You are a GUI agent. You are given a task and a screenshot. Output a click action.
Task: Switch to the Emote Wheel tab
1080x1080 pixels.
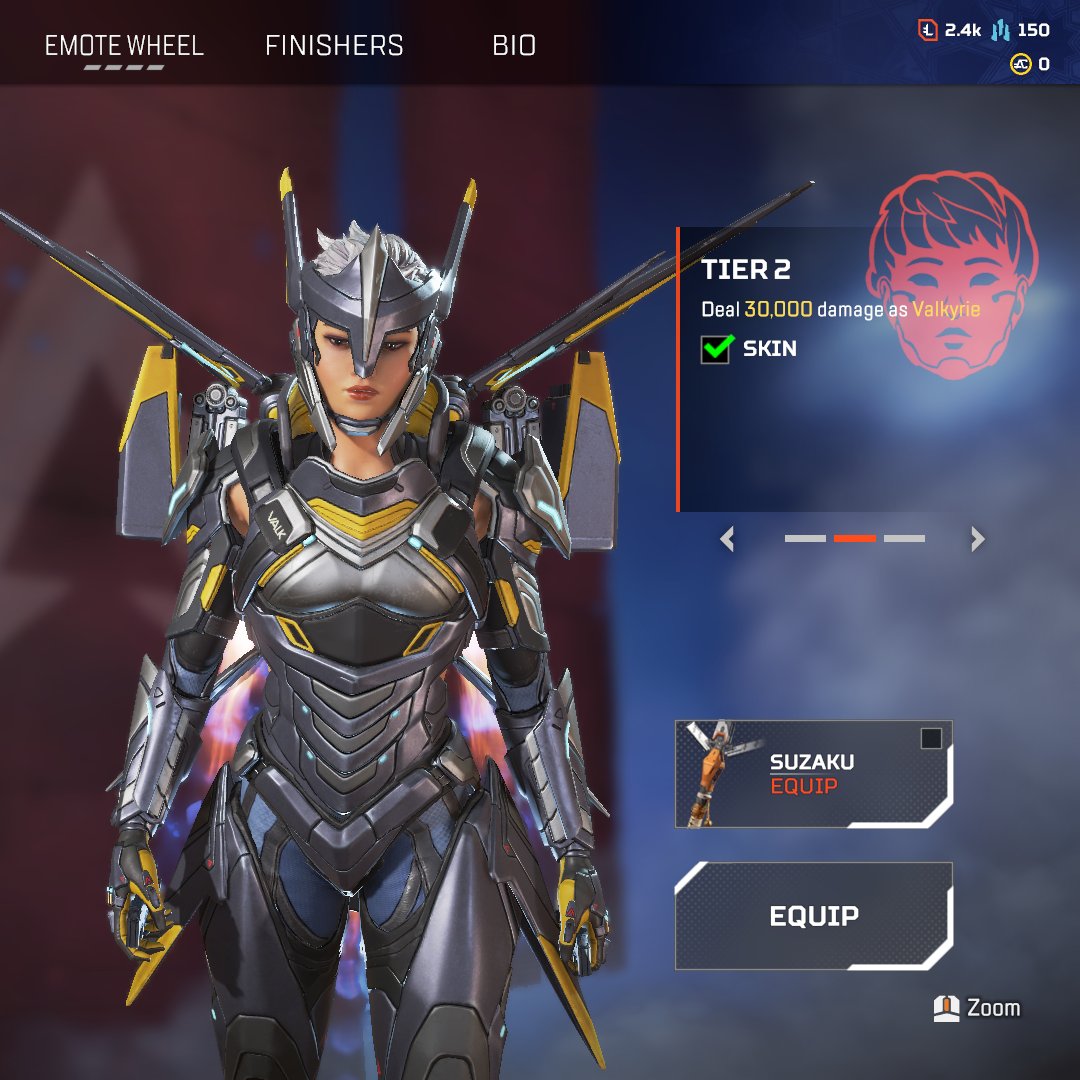(x=124, y=46)
